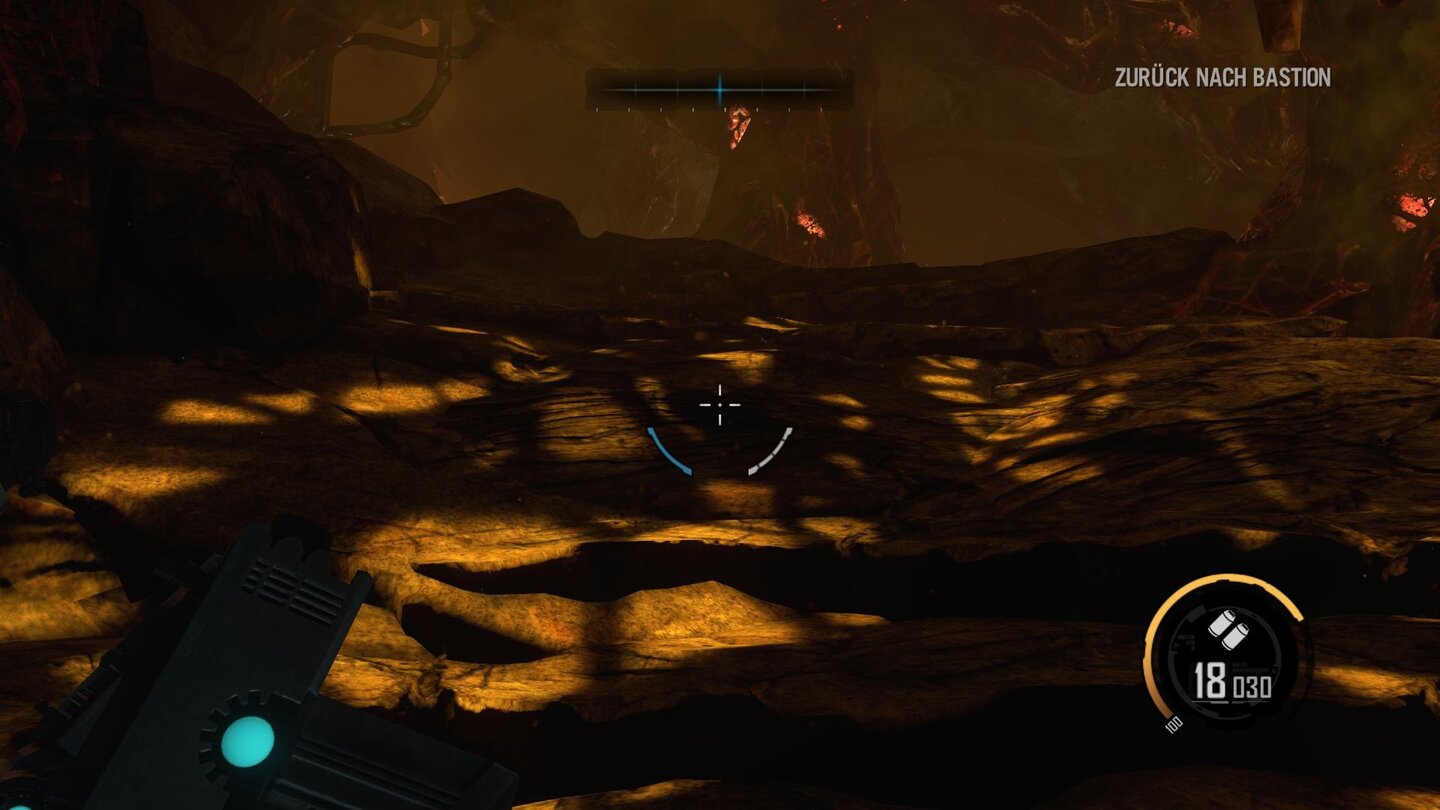Click the compass navigation bar
This screenshot has width=1440, height=810.
[x=719, y=88]
